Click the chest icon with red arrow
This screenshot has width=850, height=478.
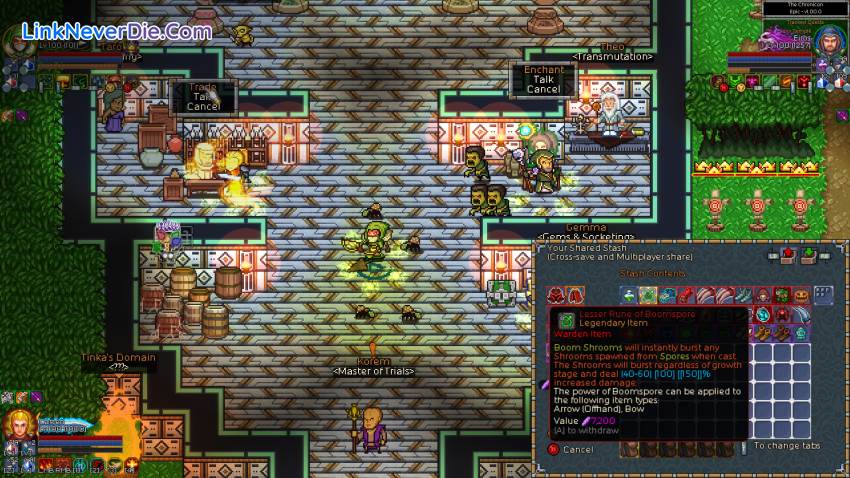pos(787,254)
